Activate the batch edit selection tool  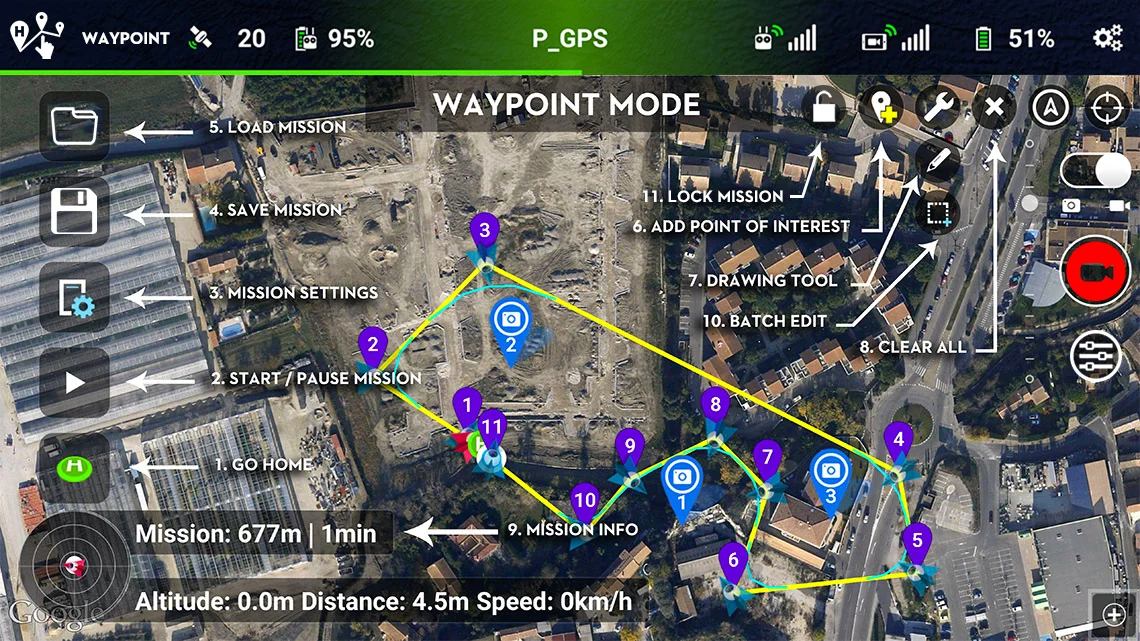click(x=937, y=213)
